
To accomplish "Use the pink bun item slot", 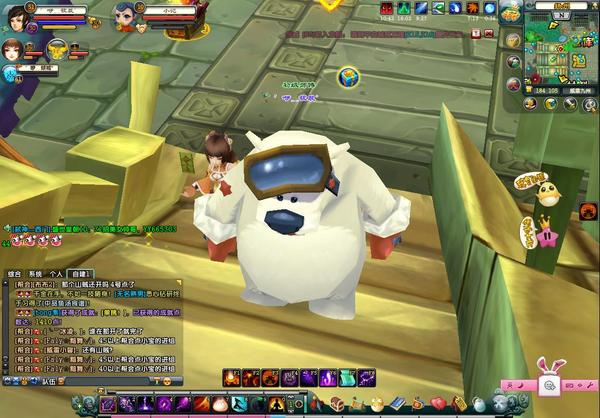I will pyautogui.click(x=221, y=404).
